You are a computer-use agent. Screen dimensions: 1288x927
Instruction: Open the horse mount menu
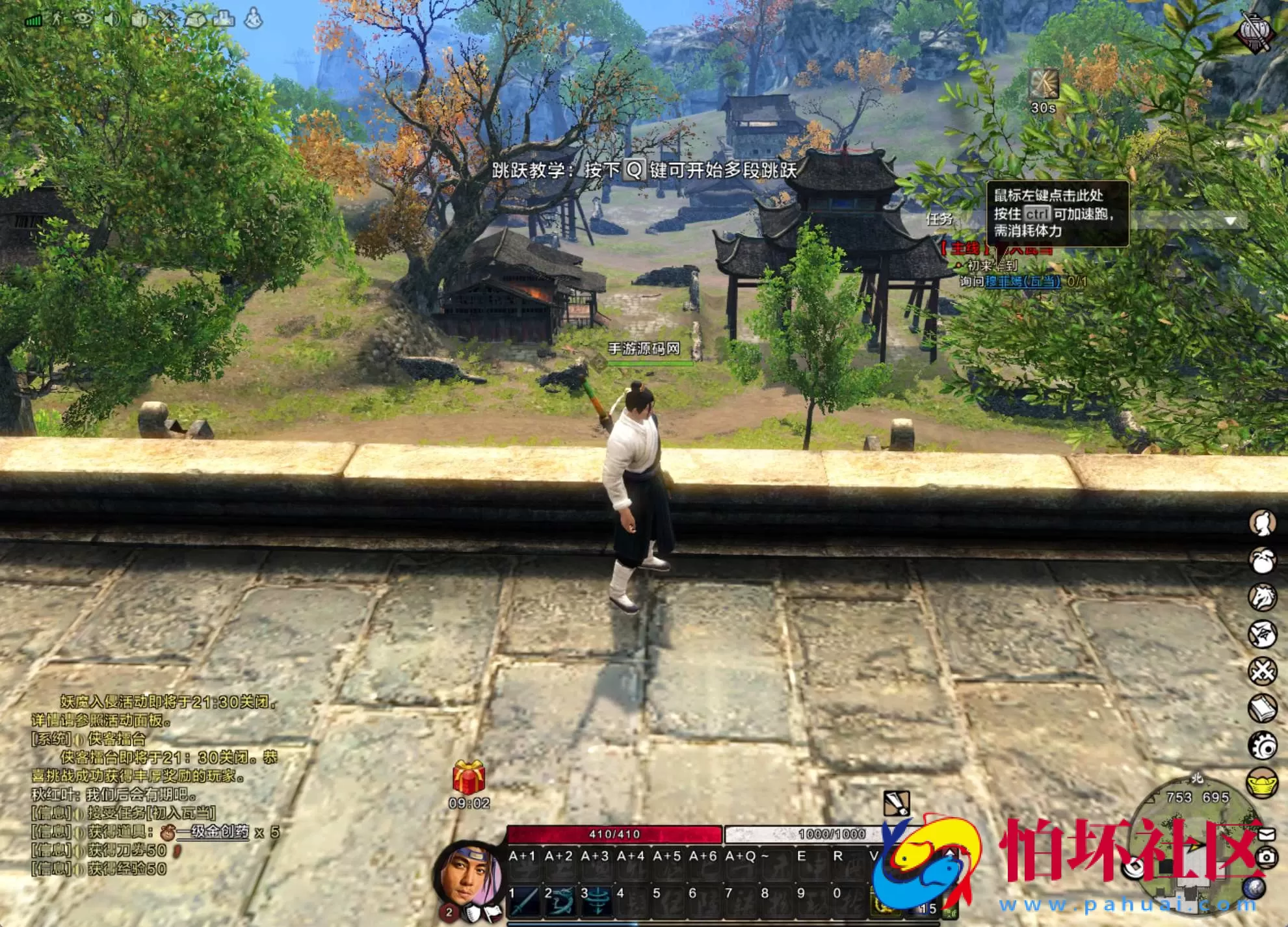[x=1263, y=597]
